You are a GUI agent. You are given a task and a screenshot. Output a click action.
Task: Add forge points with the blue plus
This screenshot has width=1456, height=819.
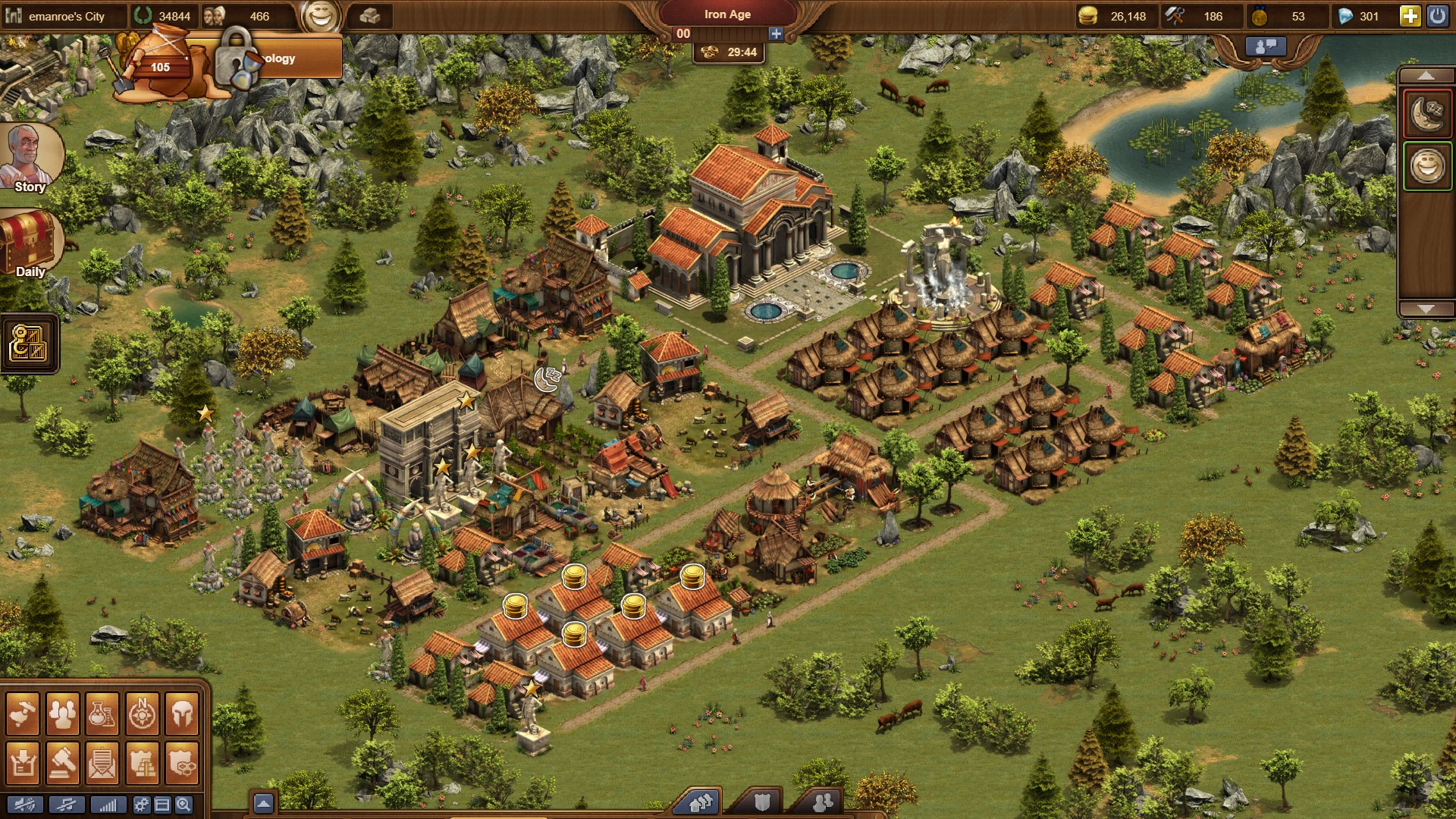tap(776, 33)
